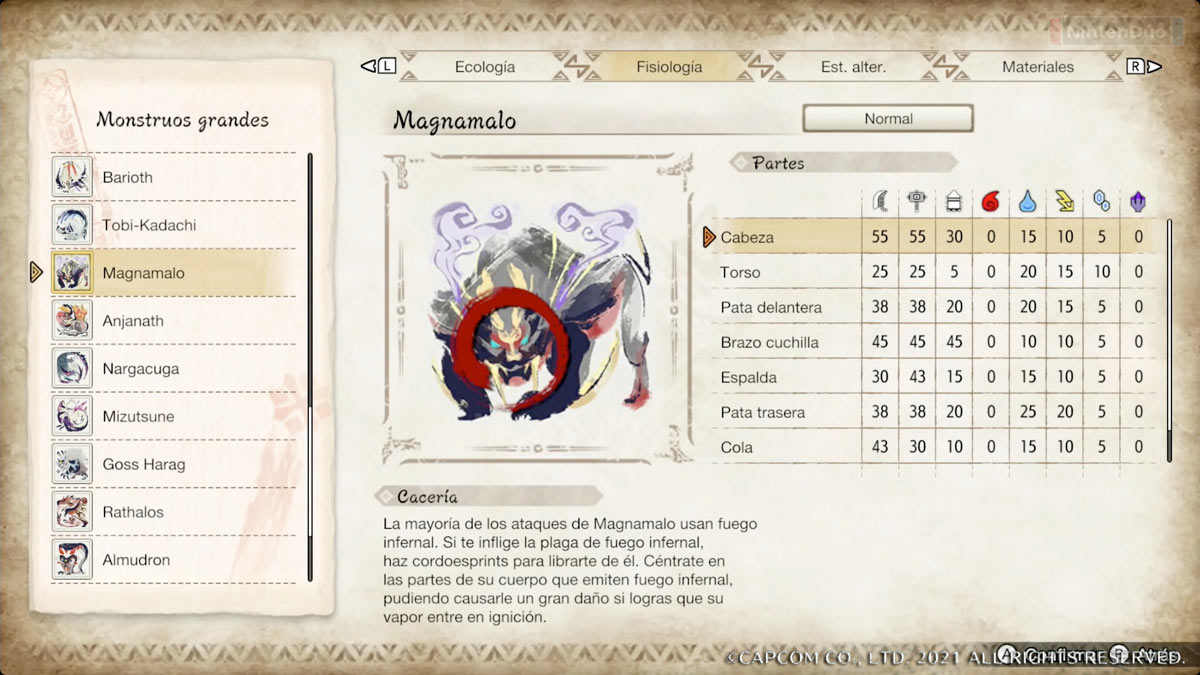Select the Magnamalo list entry
Screen dimensions: 1200x675
(x=174, y=273)
